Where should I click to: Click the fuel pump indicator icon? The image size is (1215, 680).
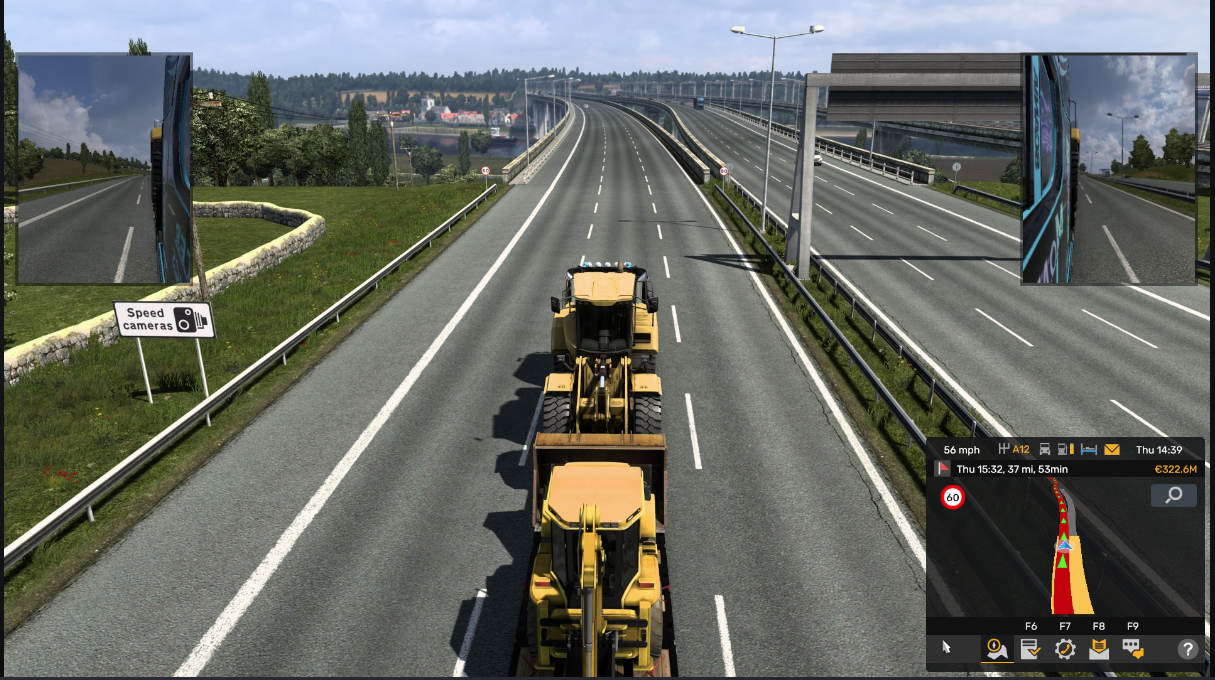tap(1067, 450)
